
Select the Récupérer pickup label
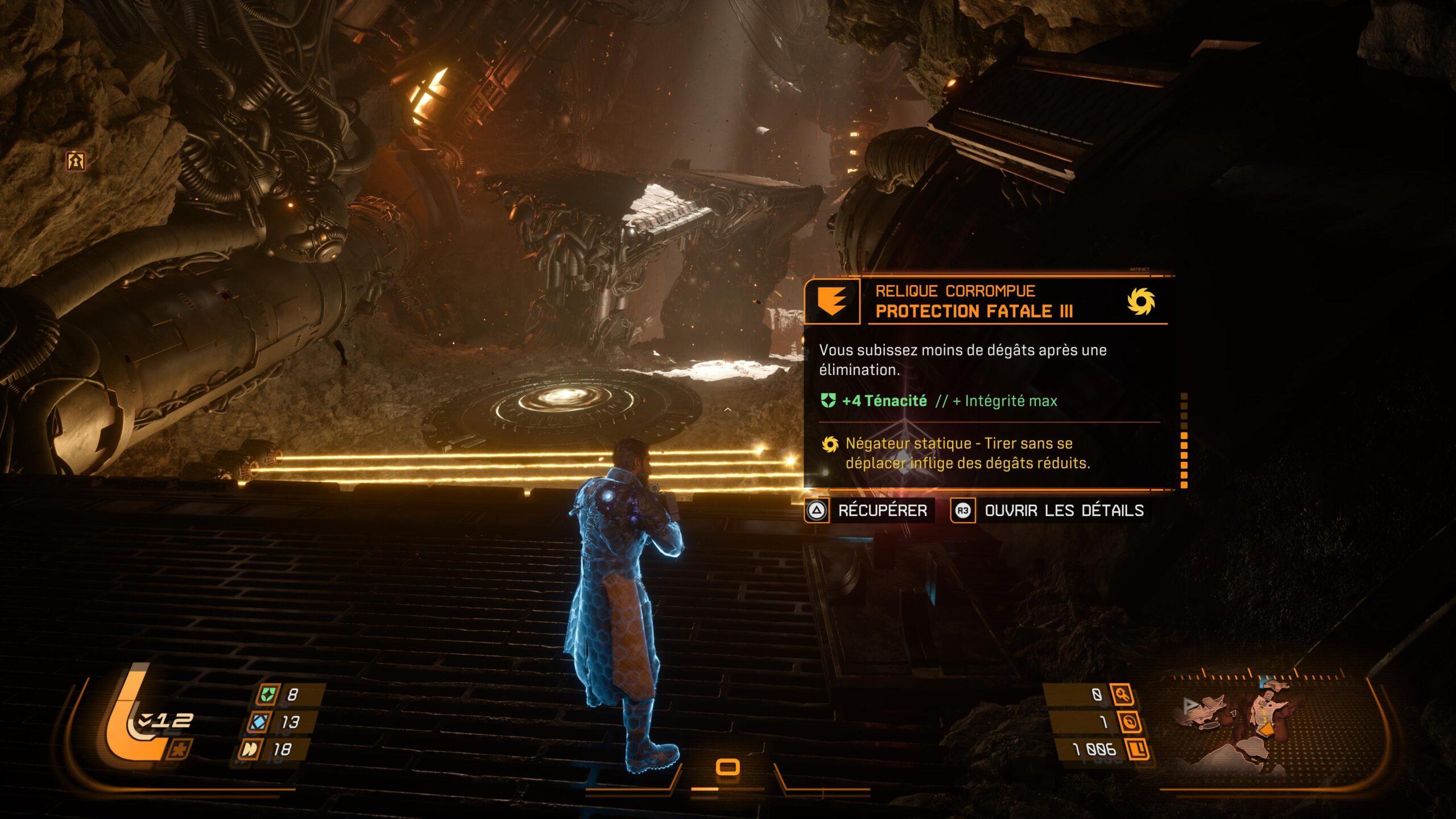click(x=882, y=511)
